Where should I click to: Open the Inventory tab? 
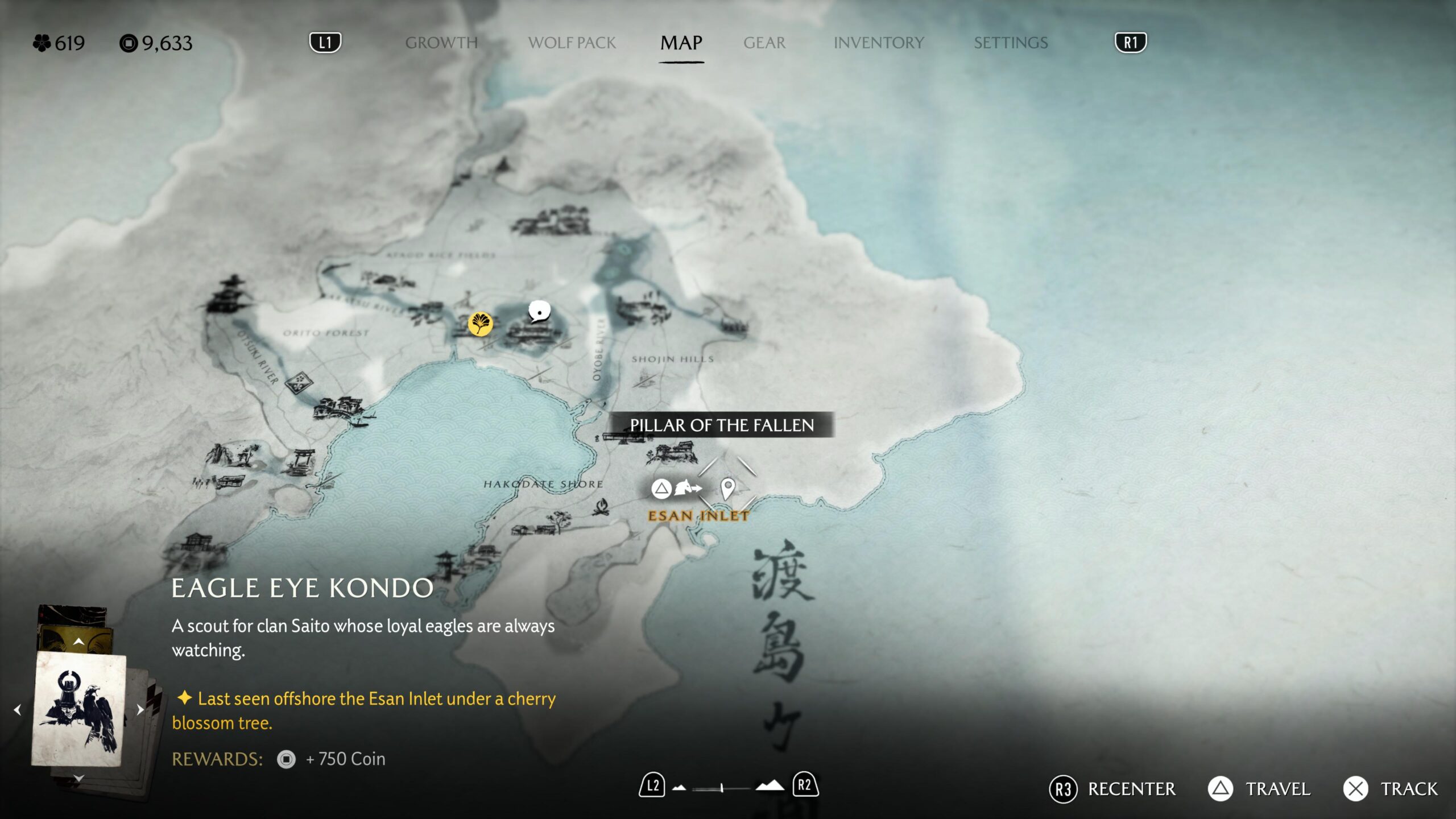879,43
